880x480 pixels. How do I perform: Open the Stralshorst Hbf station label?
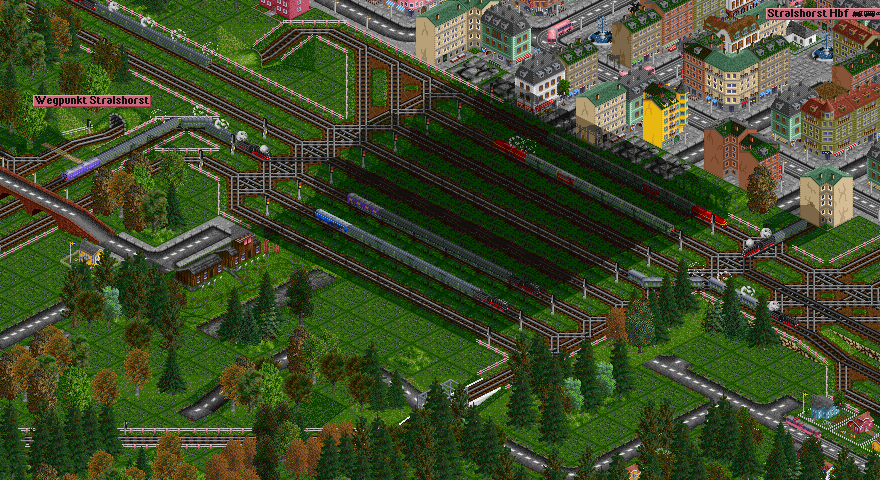(x=821, y=14)
